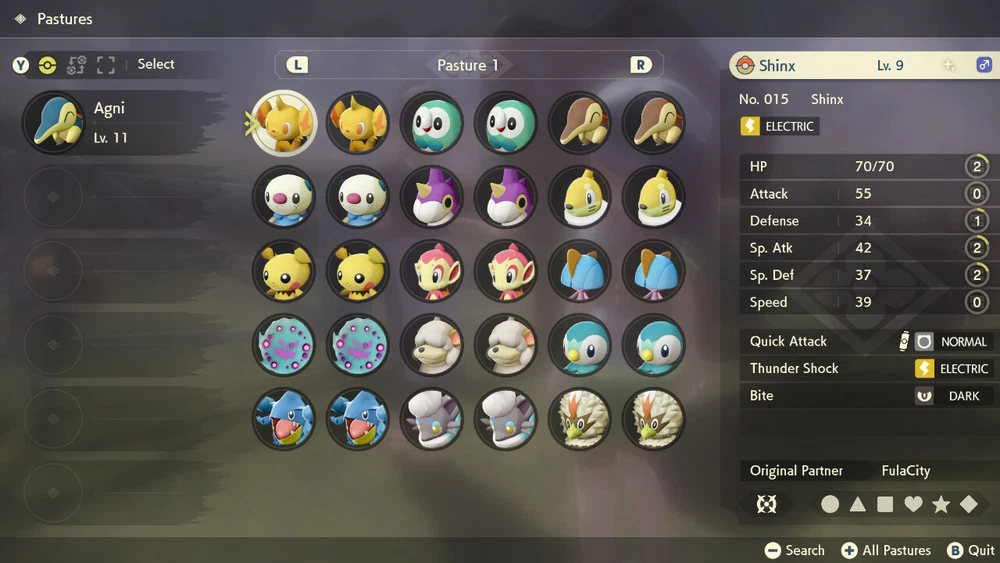
Task: Choose the yellow Poké Ball select mode icon
Action: 47,65
